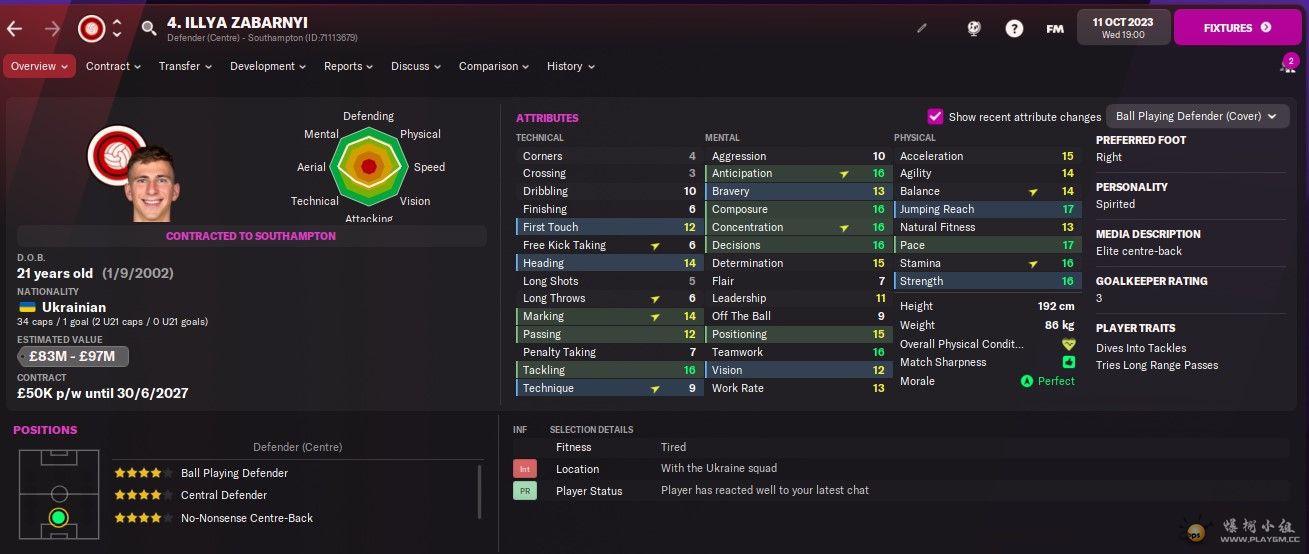Screen dimensions: 1309x554
Task: Open the Ball Playing Defender (Cover) role dropdown
Action: 1196,116
